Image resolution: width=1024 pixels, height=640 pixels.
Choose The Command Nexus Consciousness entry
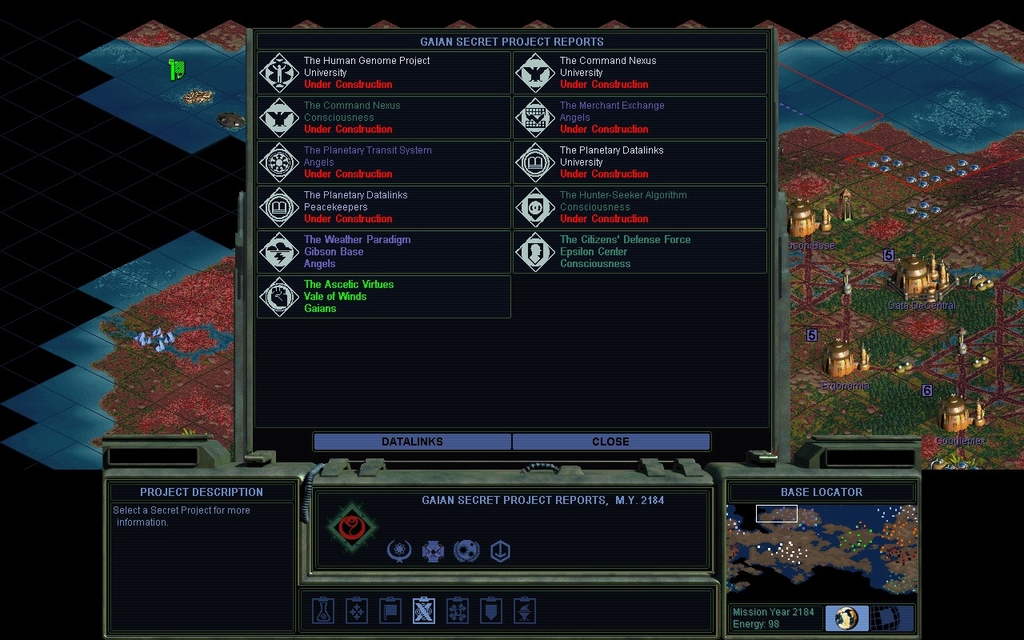click(384, 117)
